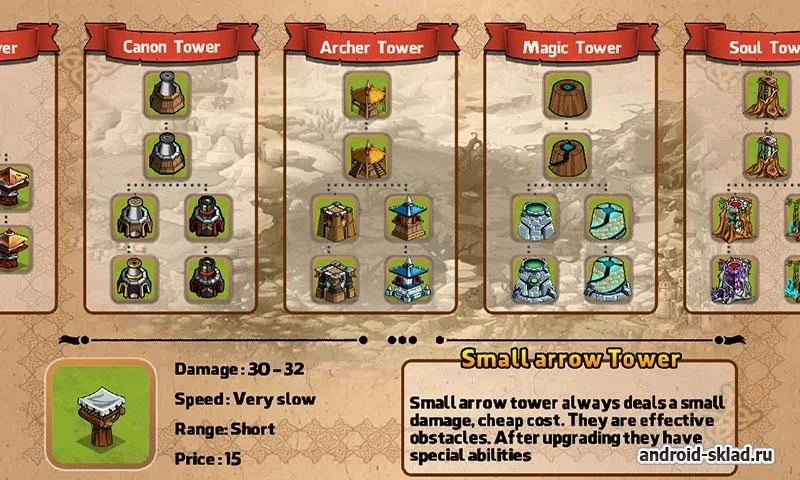
Task: Pick the third-tier wooden fortress archer tower
Action: (x=336, y=218)
